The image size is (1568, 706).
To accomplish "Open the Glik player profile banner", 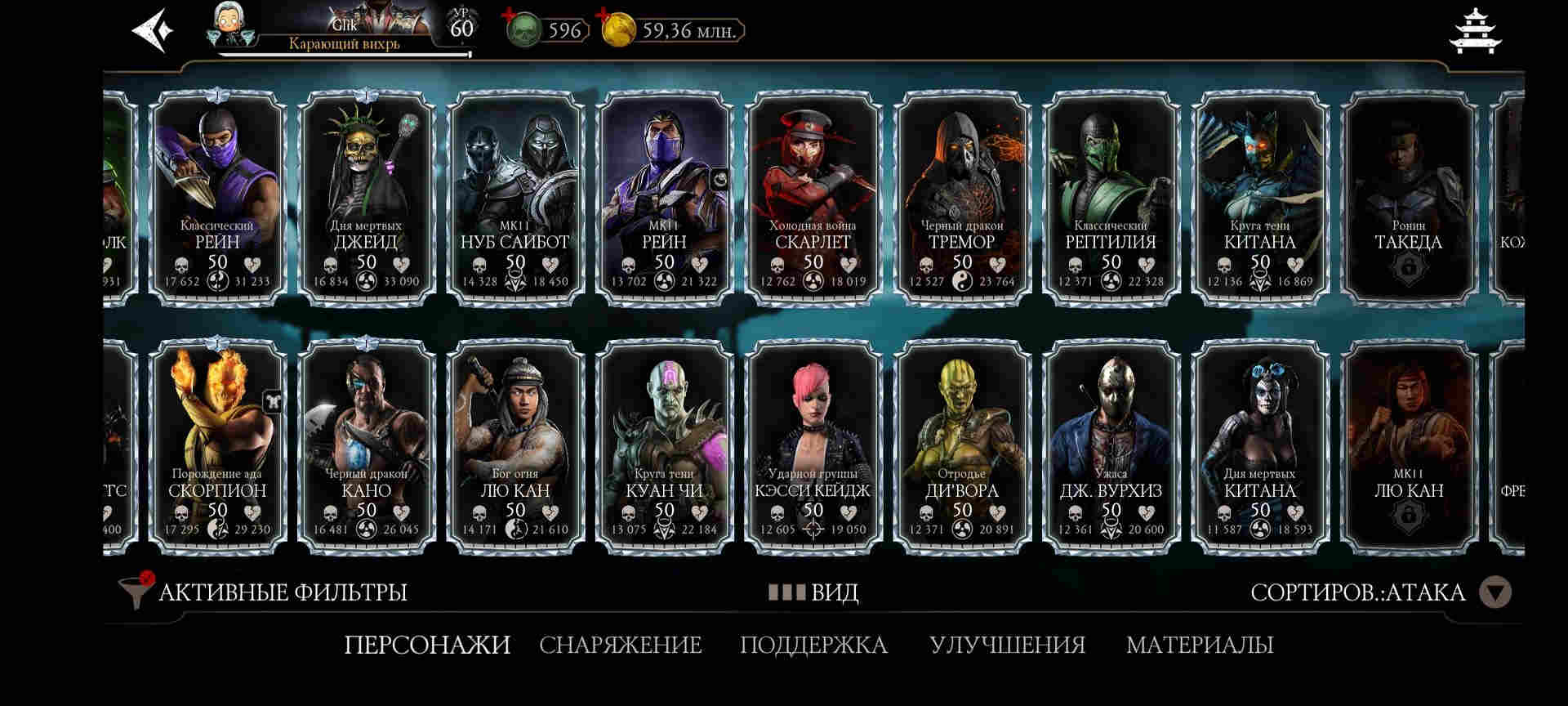I will pyautogui.click(x=343, y=31).
